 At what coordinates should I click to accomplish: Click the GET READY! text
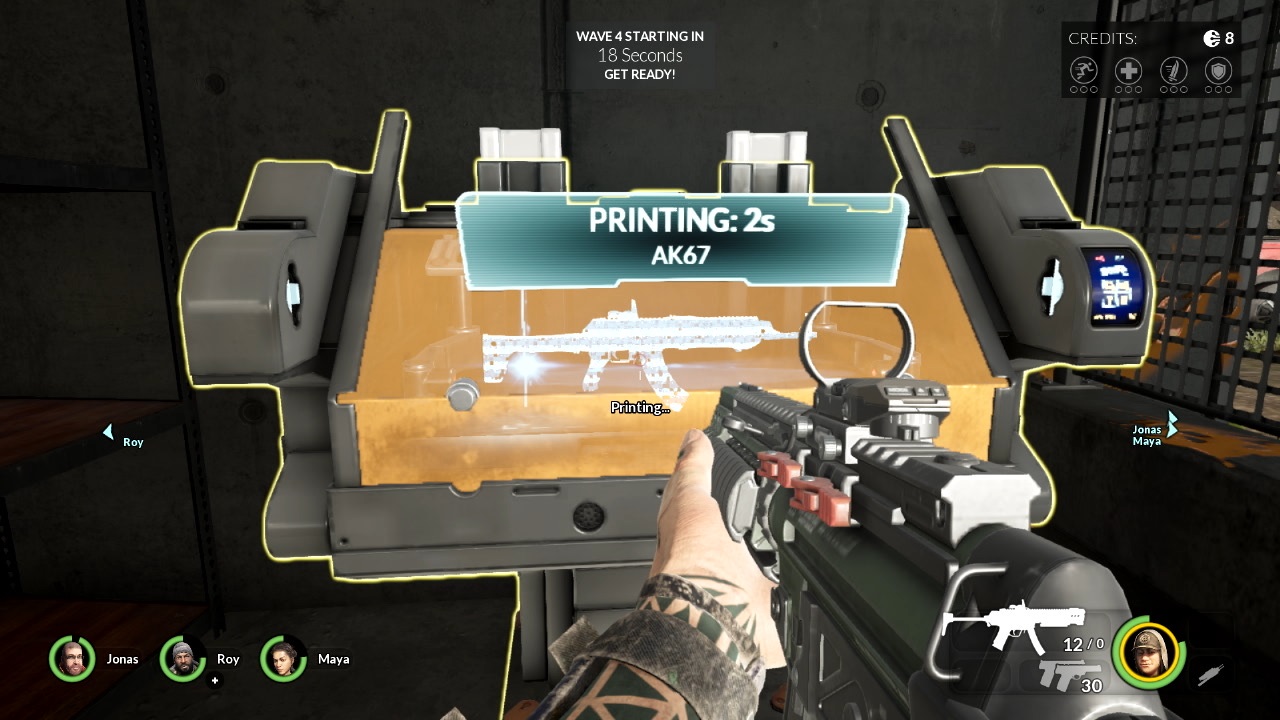pos(640,73)
